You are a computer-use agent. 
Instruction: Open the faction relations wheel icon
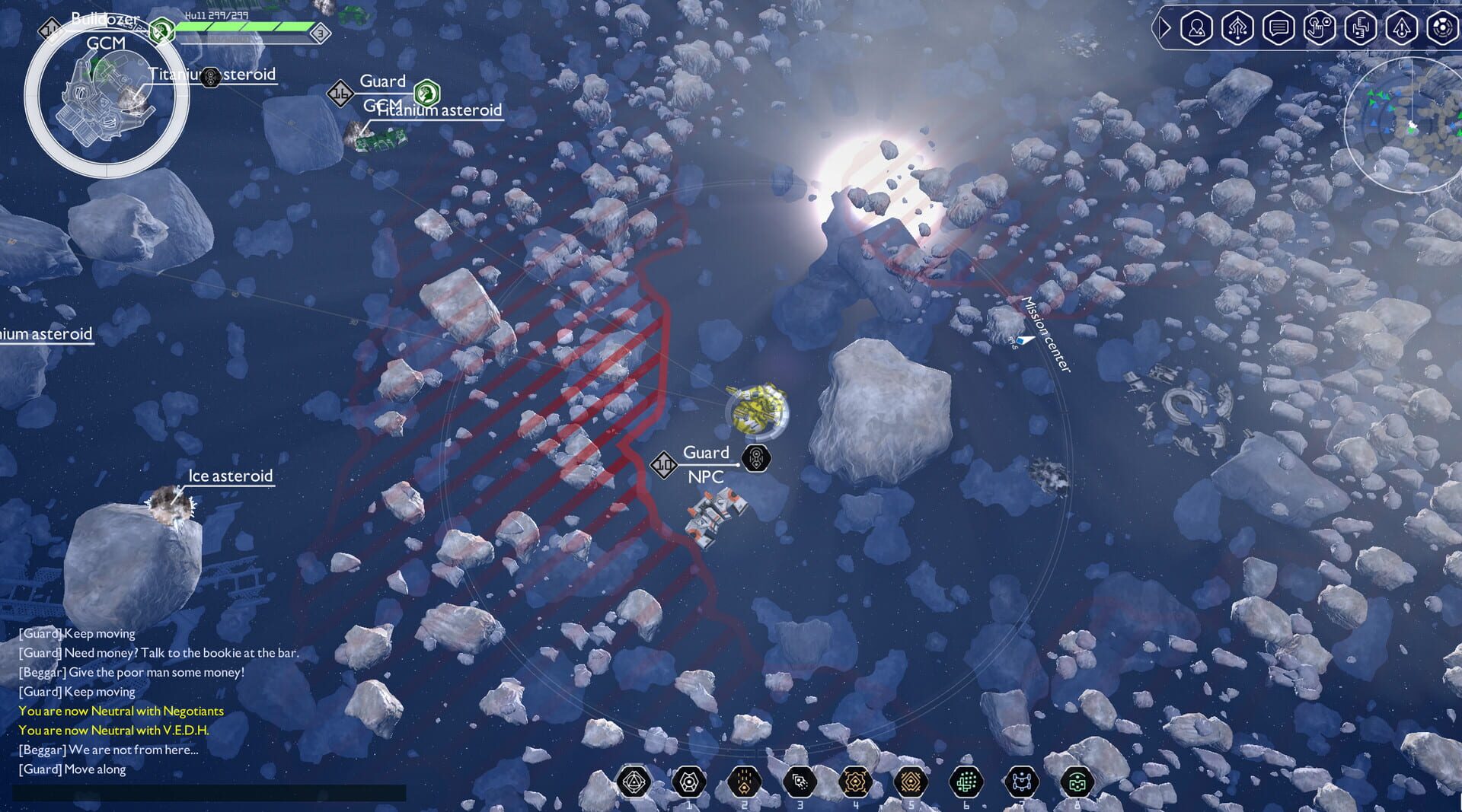pyautogui.click(x=1442, y=28)
